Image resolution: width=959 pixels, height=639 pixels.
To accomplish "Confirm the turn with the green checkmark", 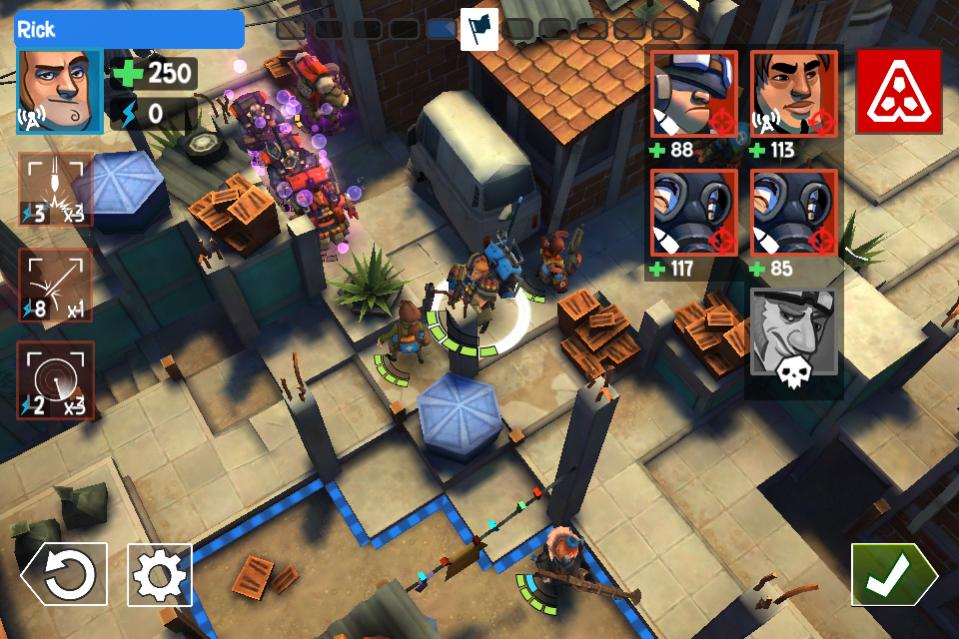I will coord(892,574).
